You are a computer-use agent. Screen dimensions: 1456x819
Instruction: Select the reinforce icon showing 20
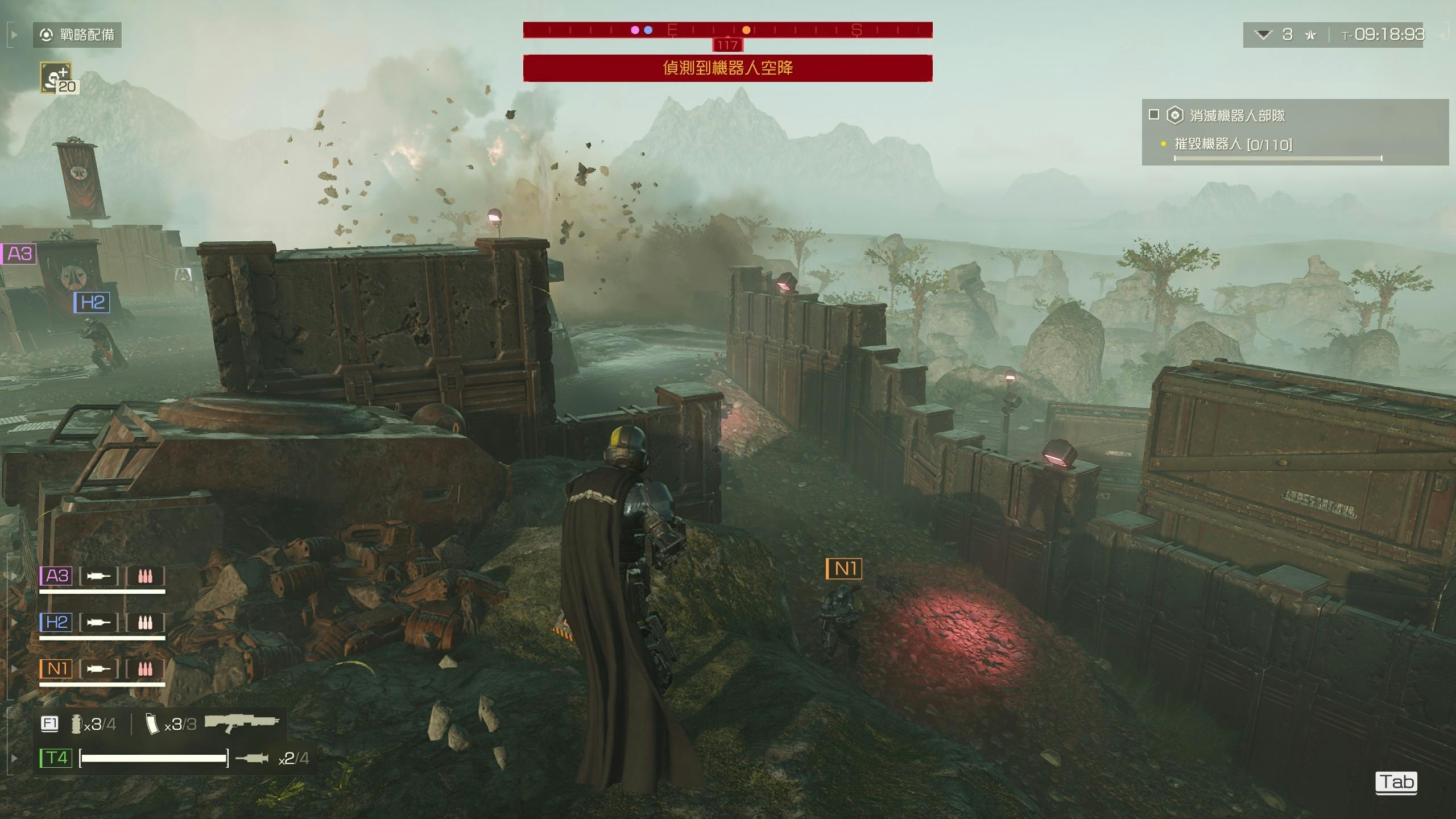click(x=57, y=77)
